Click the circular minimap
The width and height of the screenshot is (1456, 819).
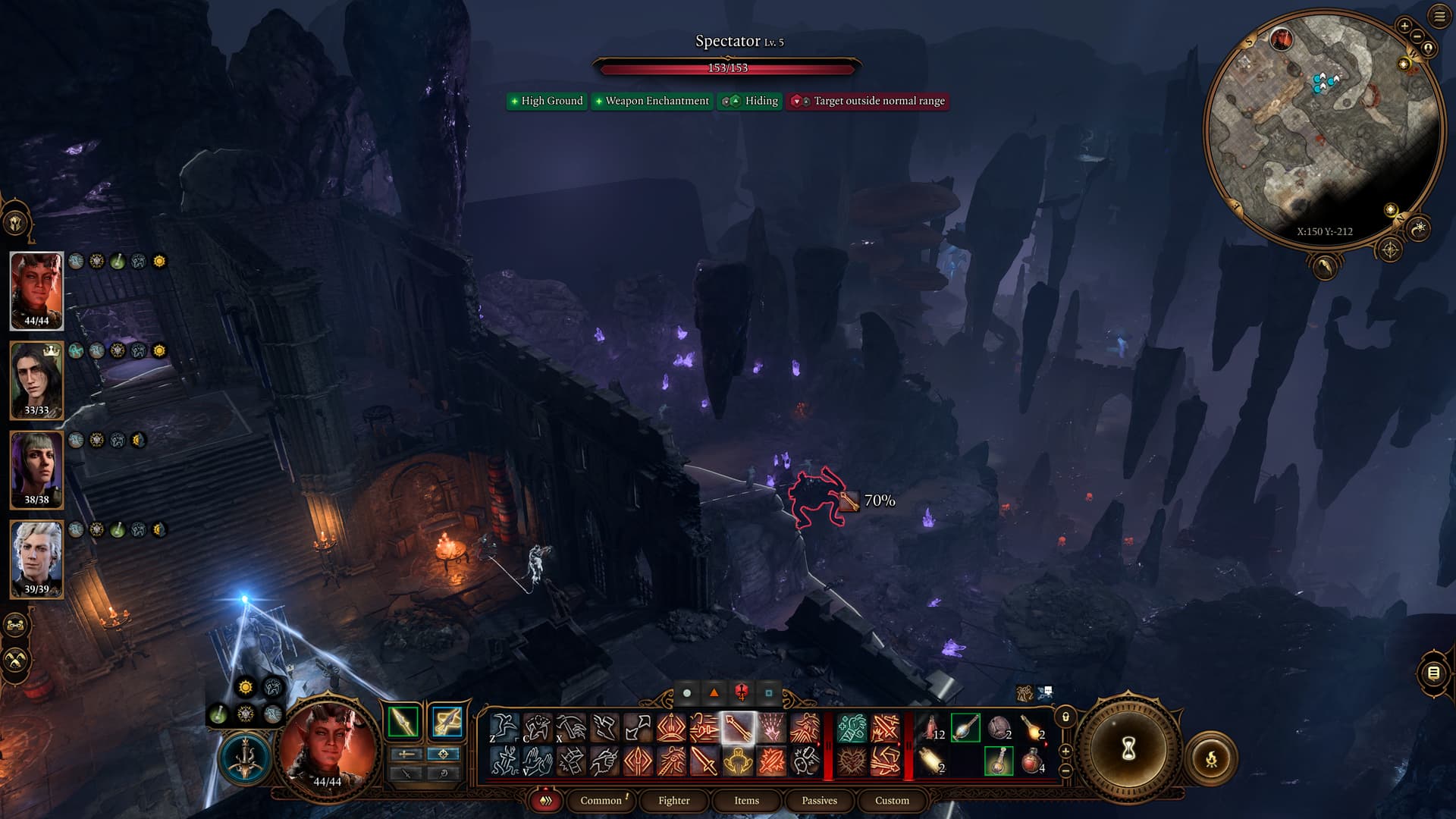click(1323, 127)
